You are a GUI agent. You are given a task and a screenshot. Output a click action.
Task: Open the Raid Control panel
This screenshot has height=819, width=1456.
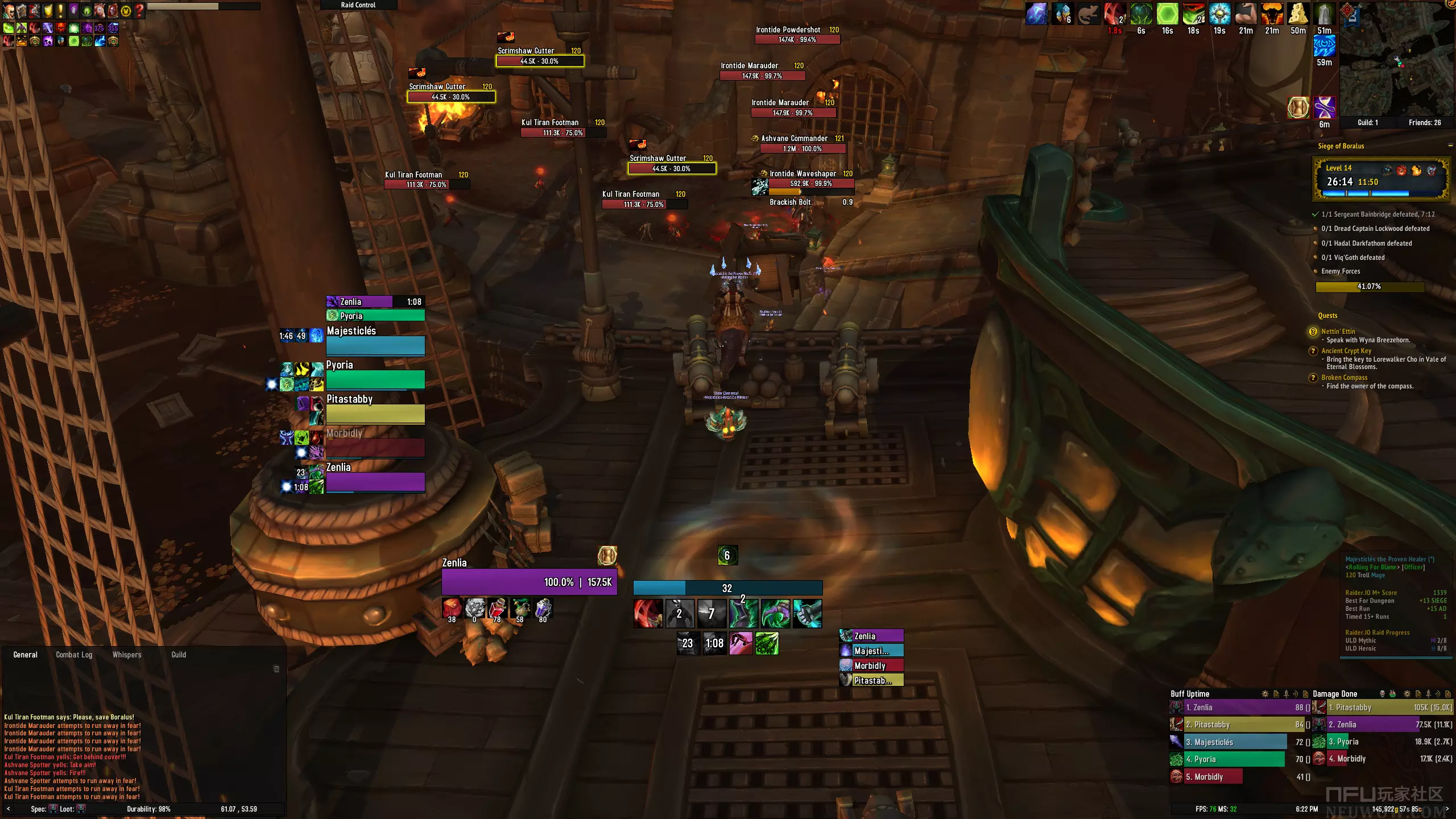click(358, 5)
